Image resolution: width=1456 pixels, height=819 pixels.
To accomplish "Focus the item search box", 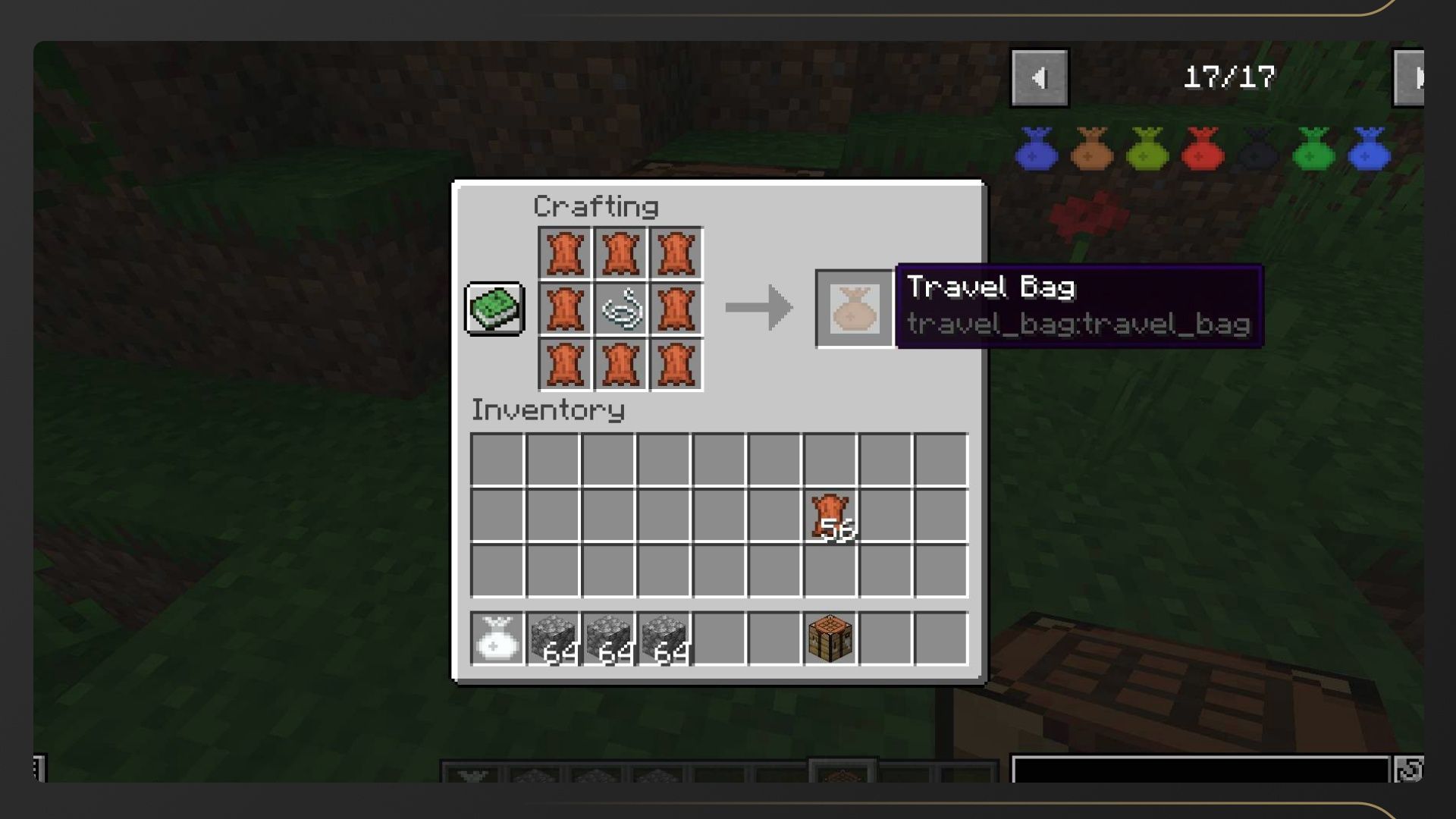I will (x=1200, y=769).
